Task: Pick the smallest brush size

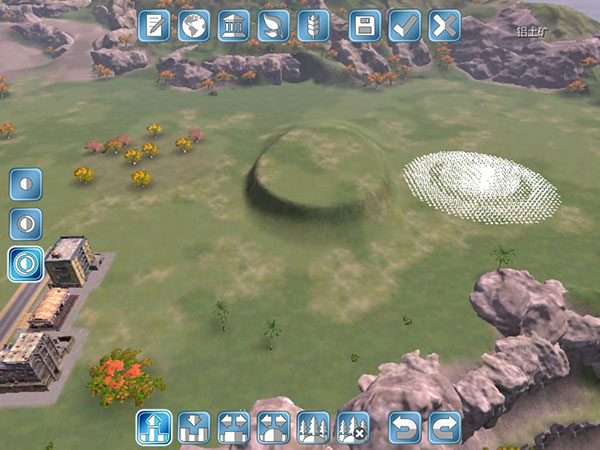Action: click(x=26, y=184)
